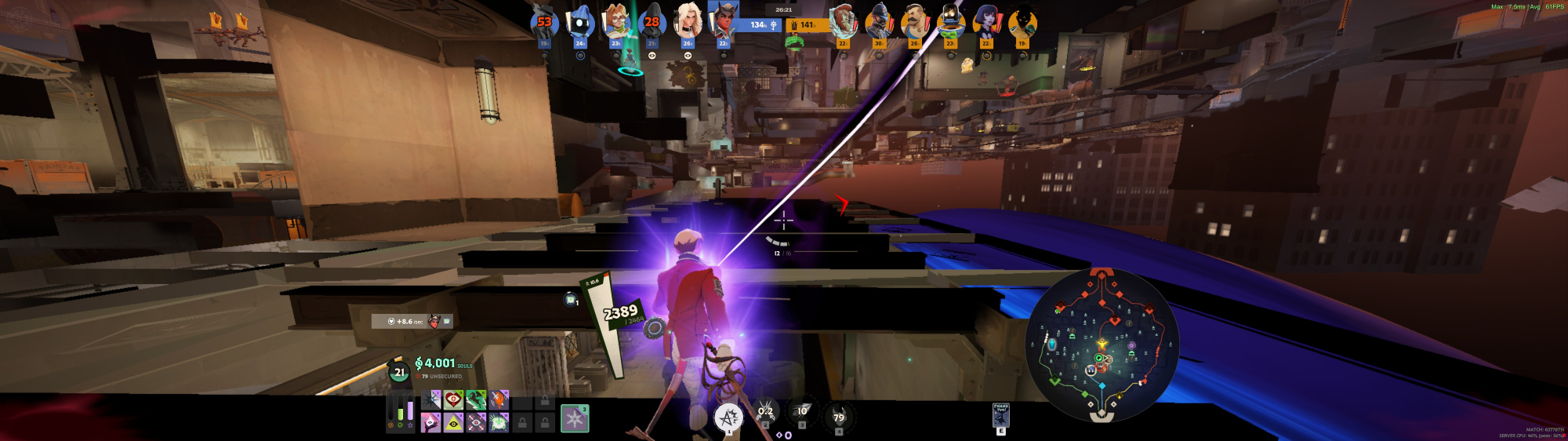Pick the purple bob-haired hero portrait
This screenshot has width=1568, height=441.
[x=985, y=22]
